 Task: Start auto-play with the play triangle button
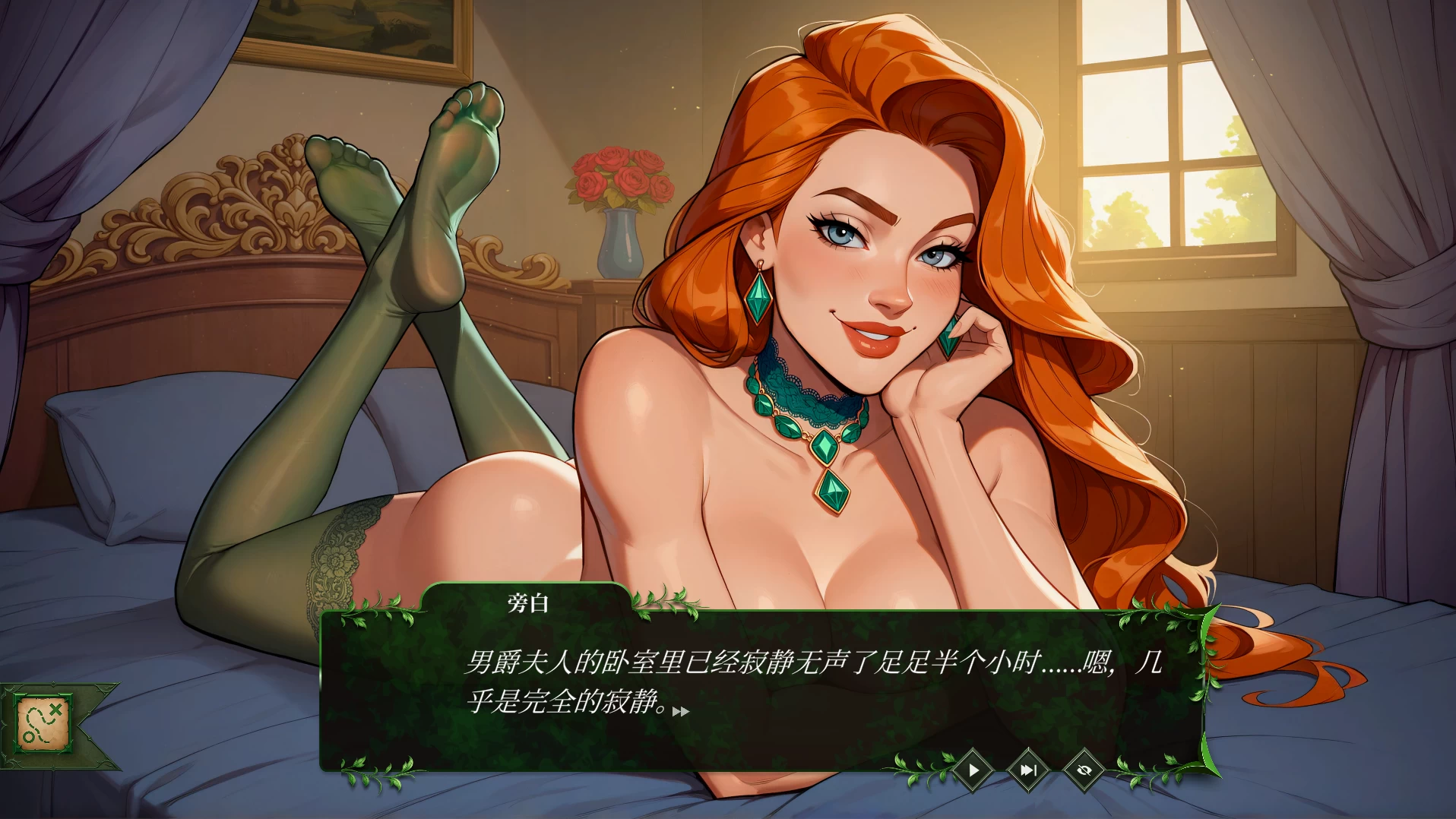973,770
